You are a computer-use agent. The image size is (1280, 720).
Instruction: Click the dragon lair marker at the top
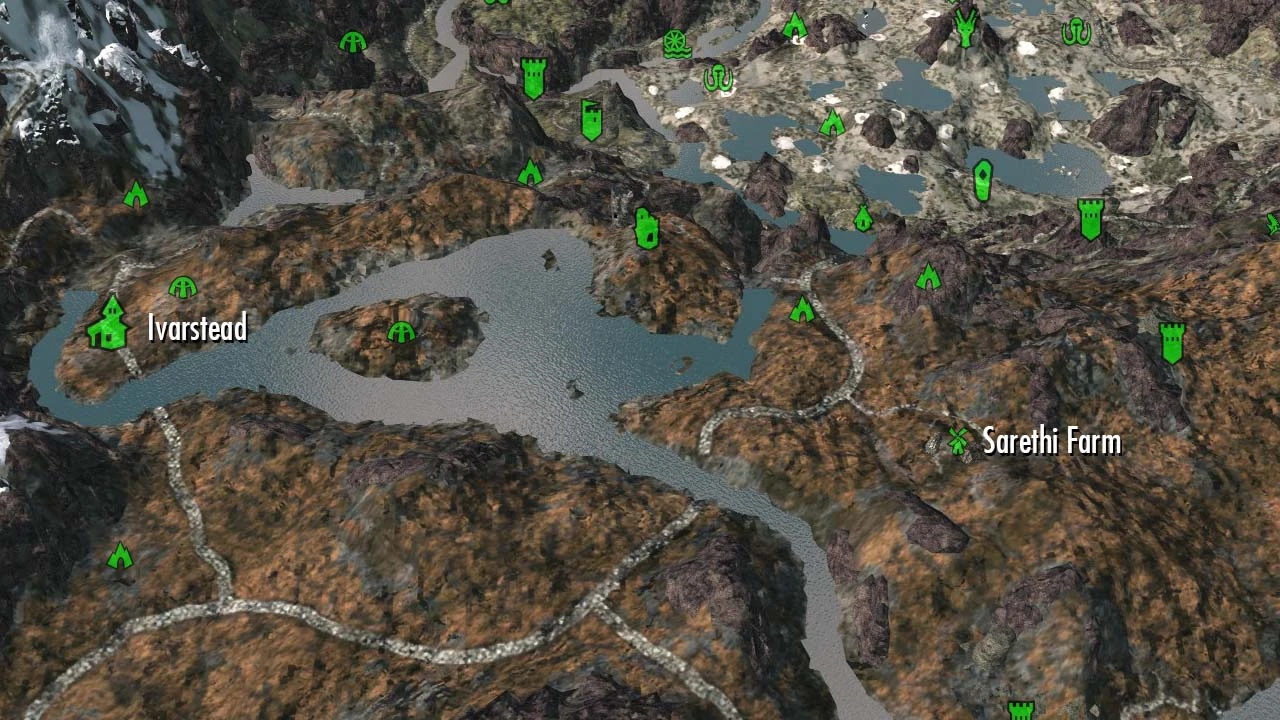pyautogui.click(x=965, y=30)
